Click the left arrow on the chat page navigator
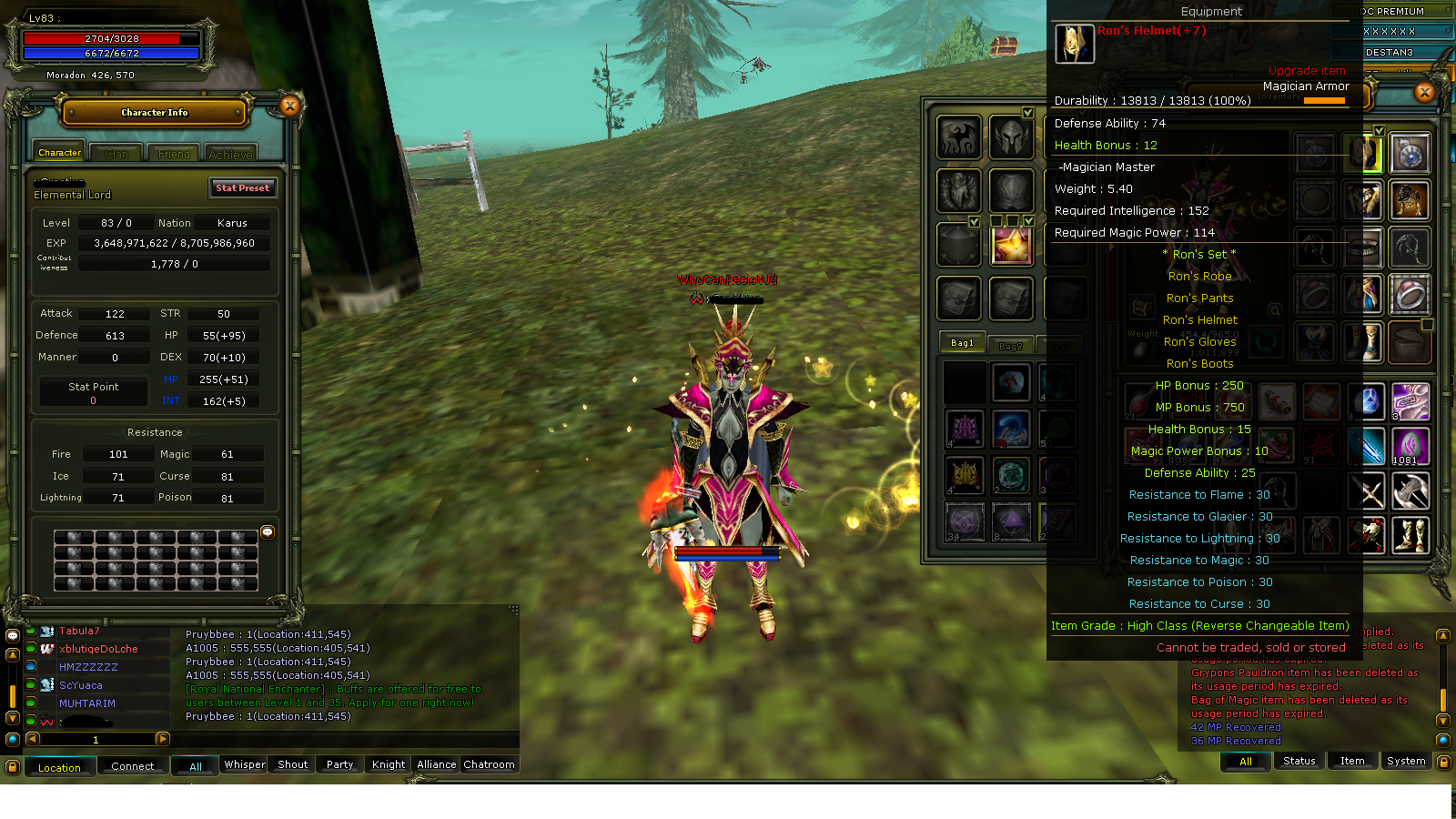The image size is (1456, 819). click(x=33, y=739)
